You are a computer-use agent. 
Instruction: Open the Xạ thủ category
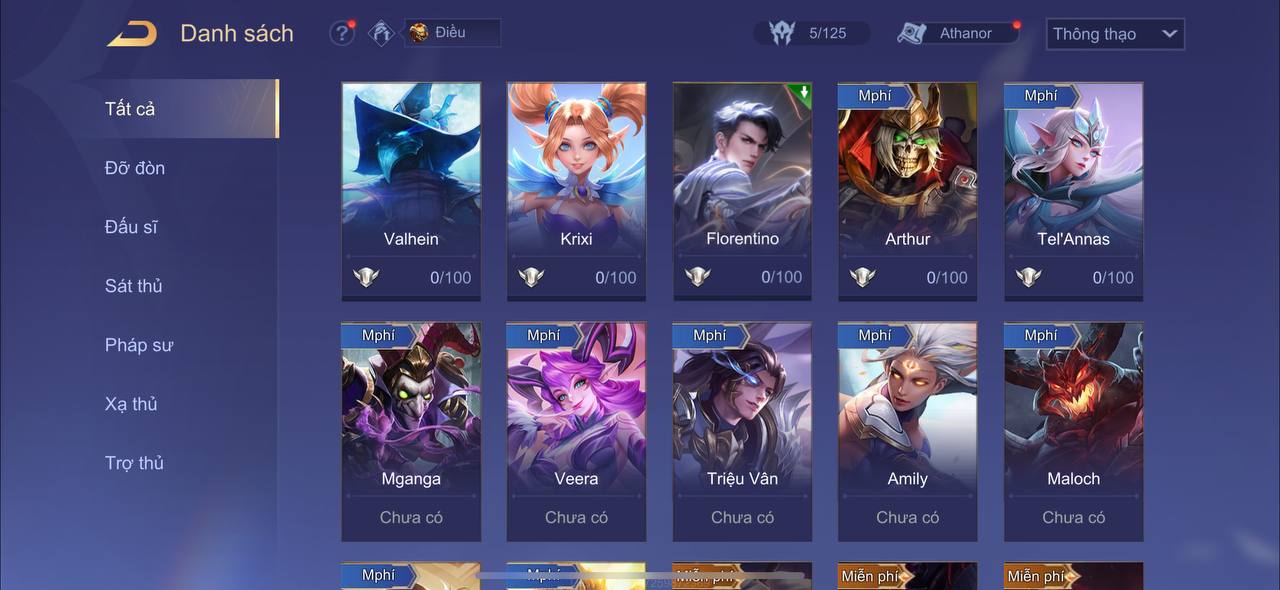(131, 404)
